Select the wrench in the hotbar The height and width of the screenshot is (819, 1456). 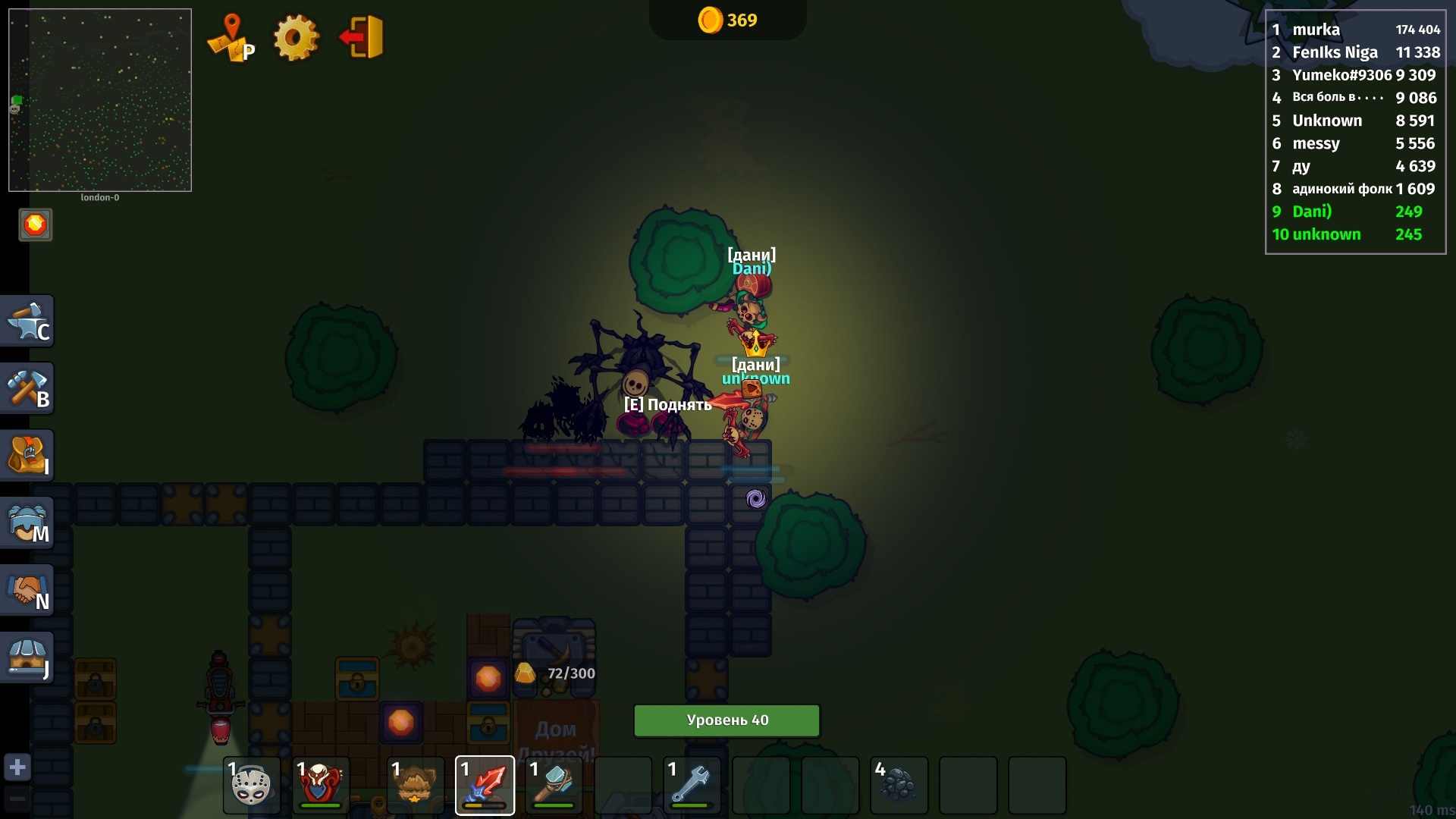691,785
